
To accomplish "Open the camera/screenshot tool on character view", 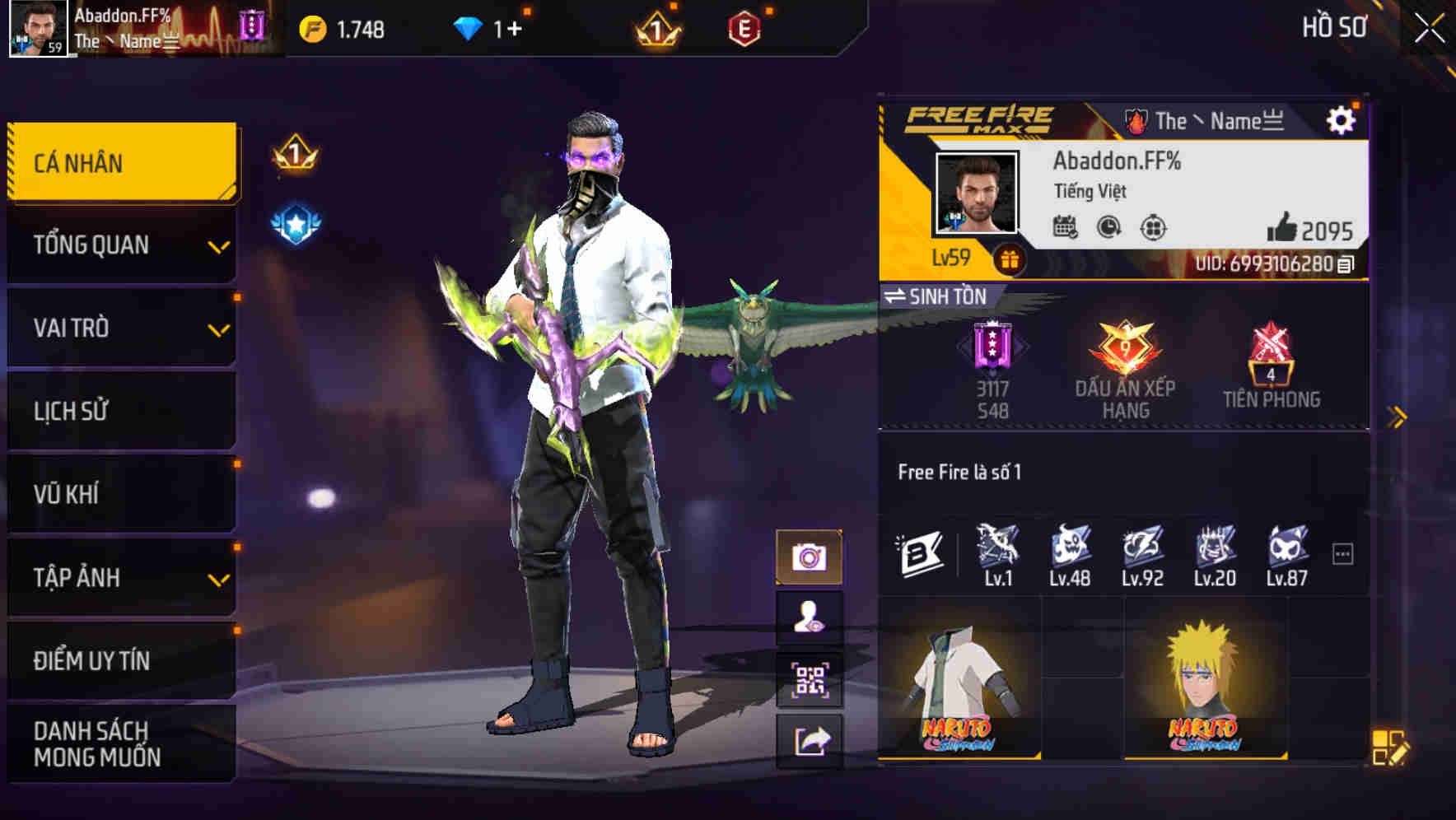I will tap(810, 557).
